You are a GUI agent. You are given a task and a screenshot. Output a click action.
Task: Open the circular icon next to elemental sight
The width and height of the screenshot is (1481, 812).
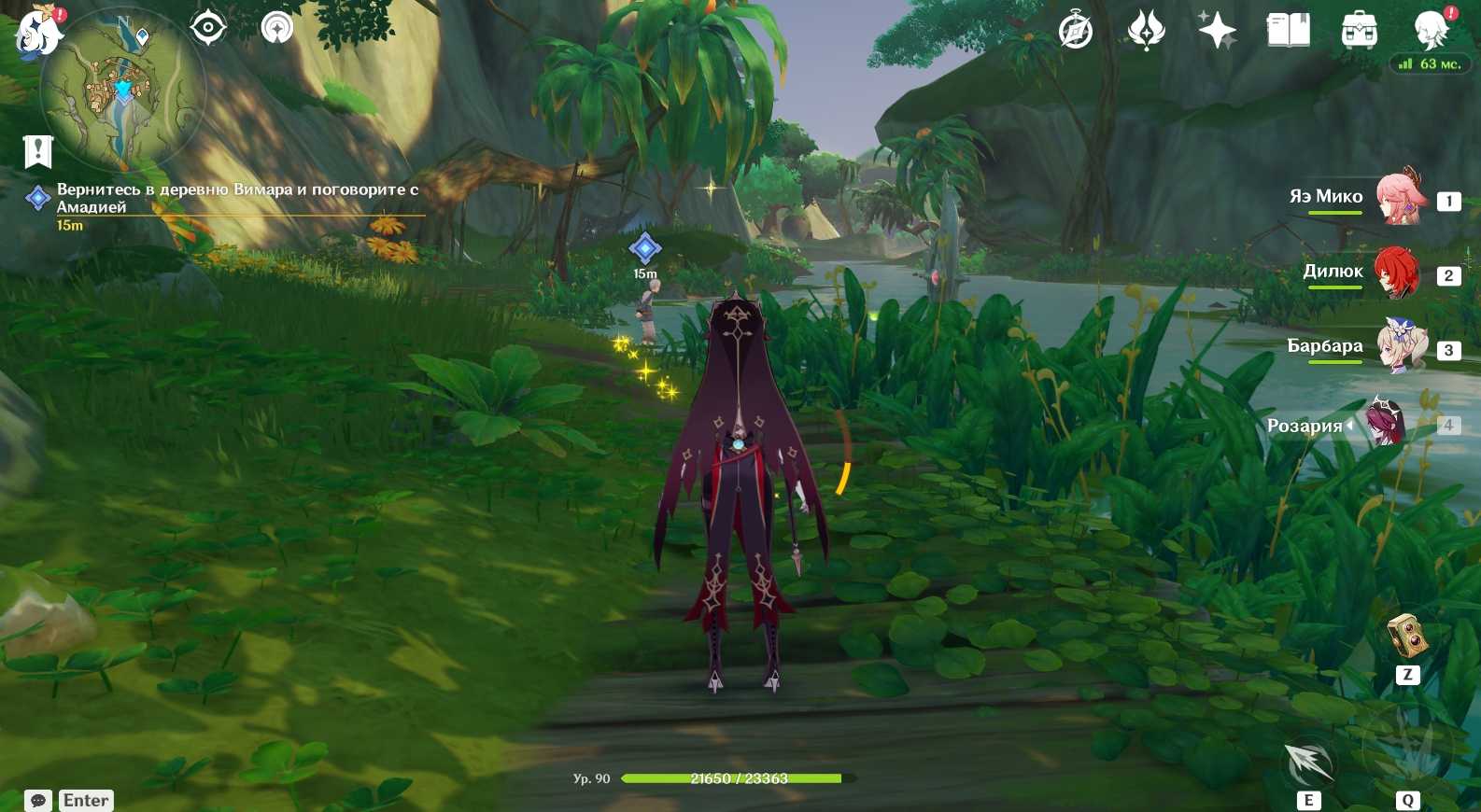point(277,28)
